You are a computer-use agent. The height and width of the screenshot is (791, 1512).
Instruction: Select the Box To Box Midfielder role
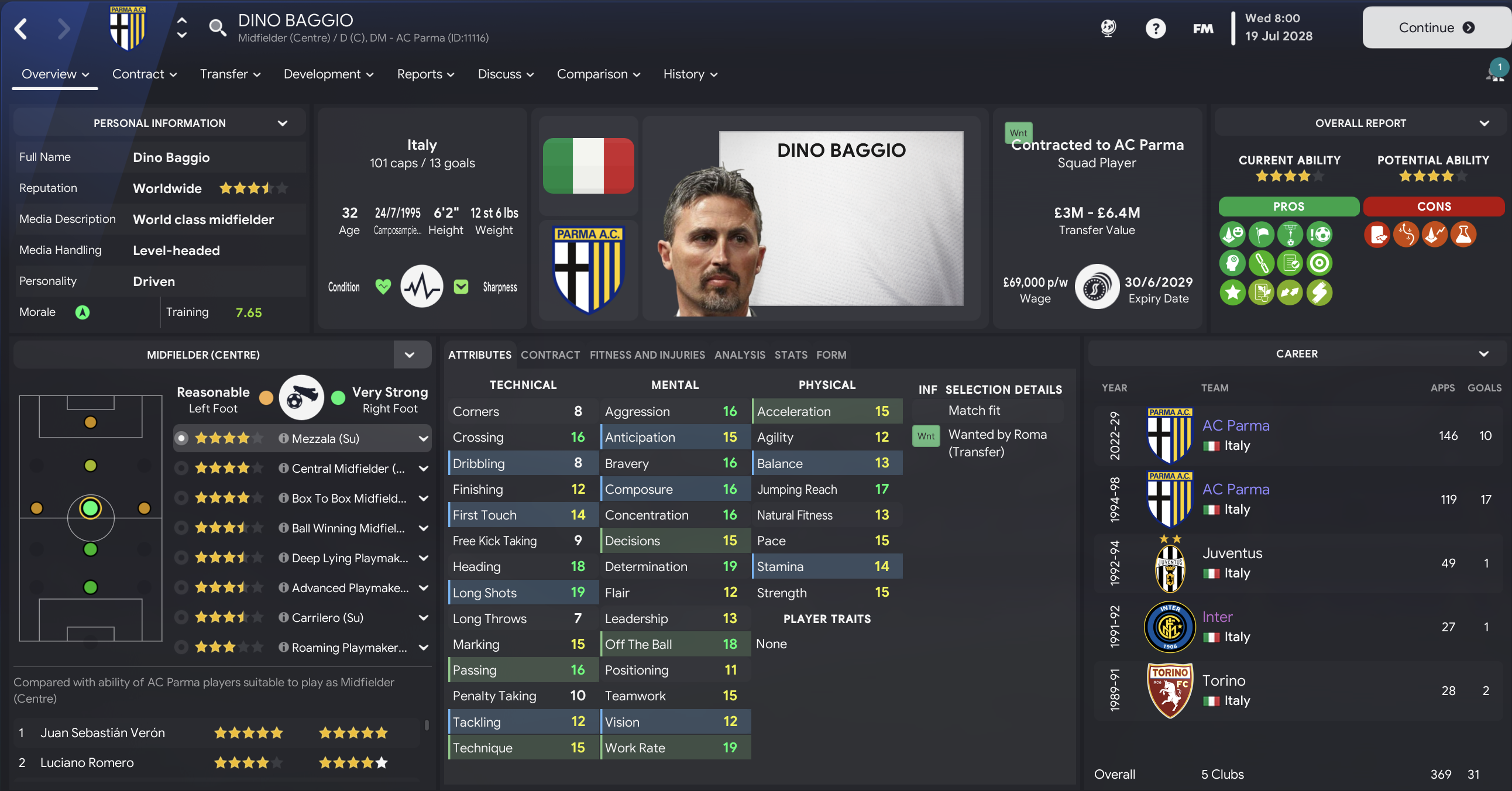click(349, 498)
